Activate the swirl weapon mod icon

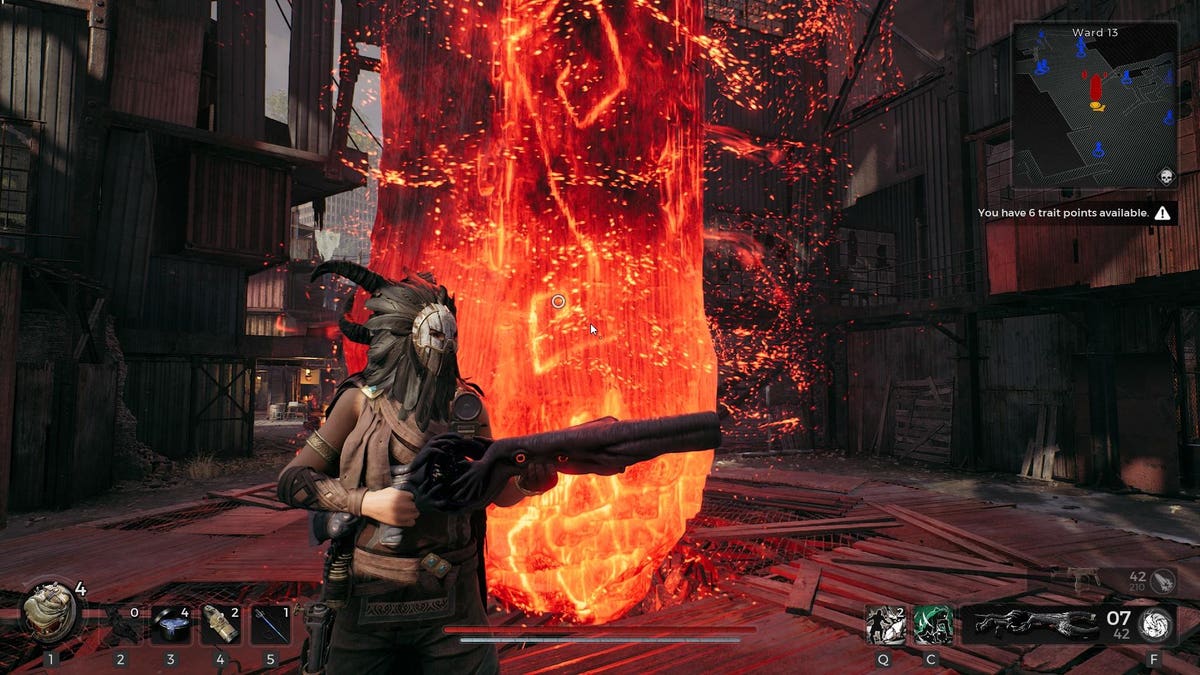[x=1156, y=624]
